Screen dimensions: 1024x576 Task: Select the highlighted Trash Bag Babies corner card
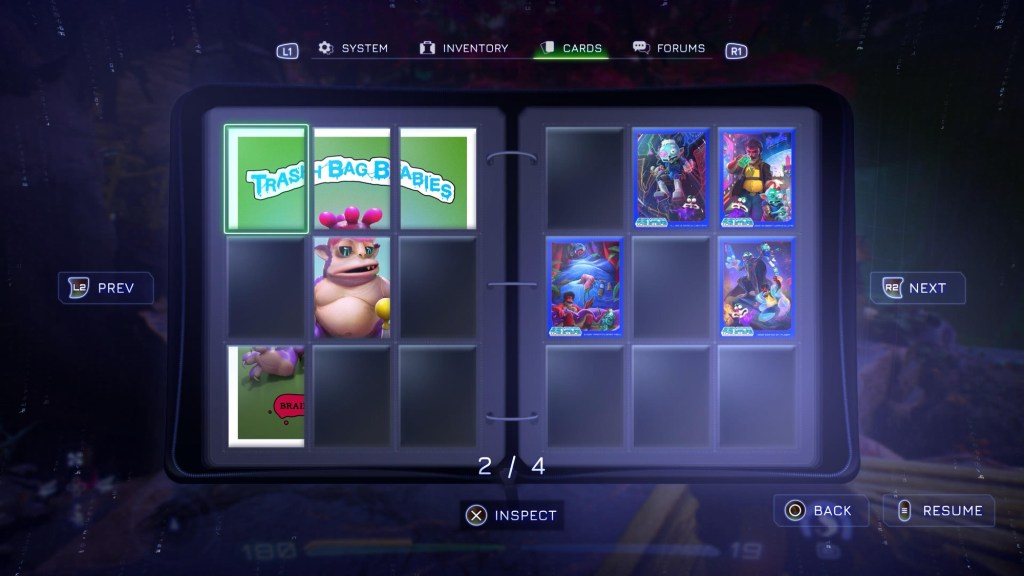266,179
